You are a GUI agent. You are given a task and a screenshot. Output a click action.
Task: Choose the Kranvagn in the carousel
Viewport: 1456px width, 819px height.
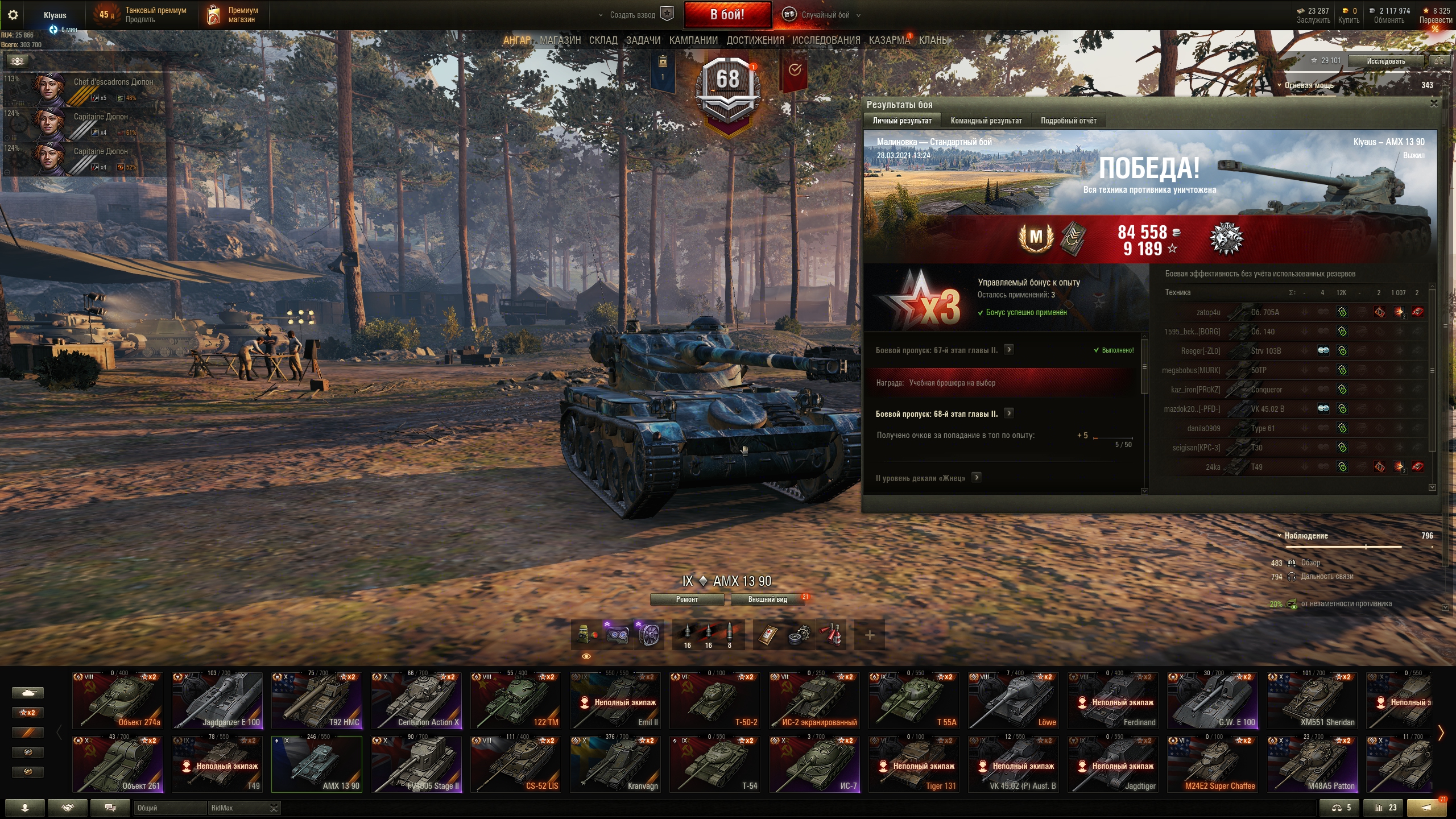[615, 764]
